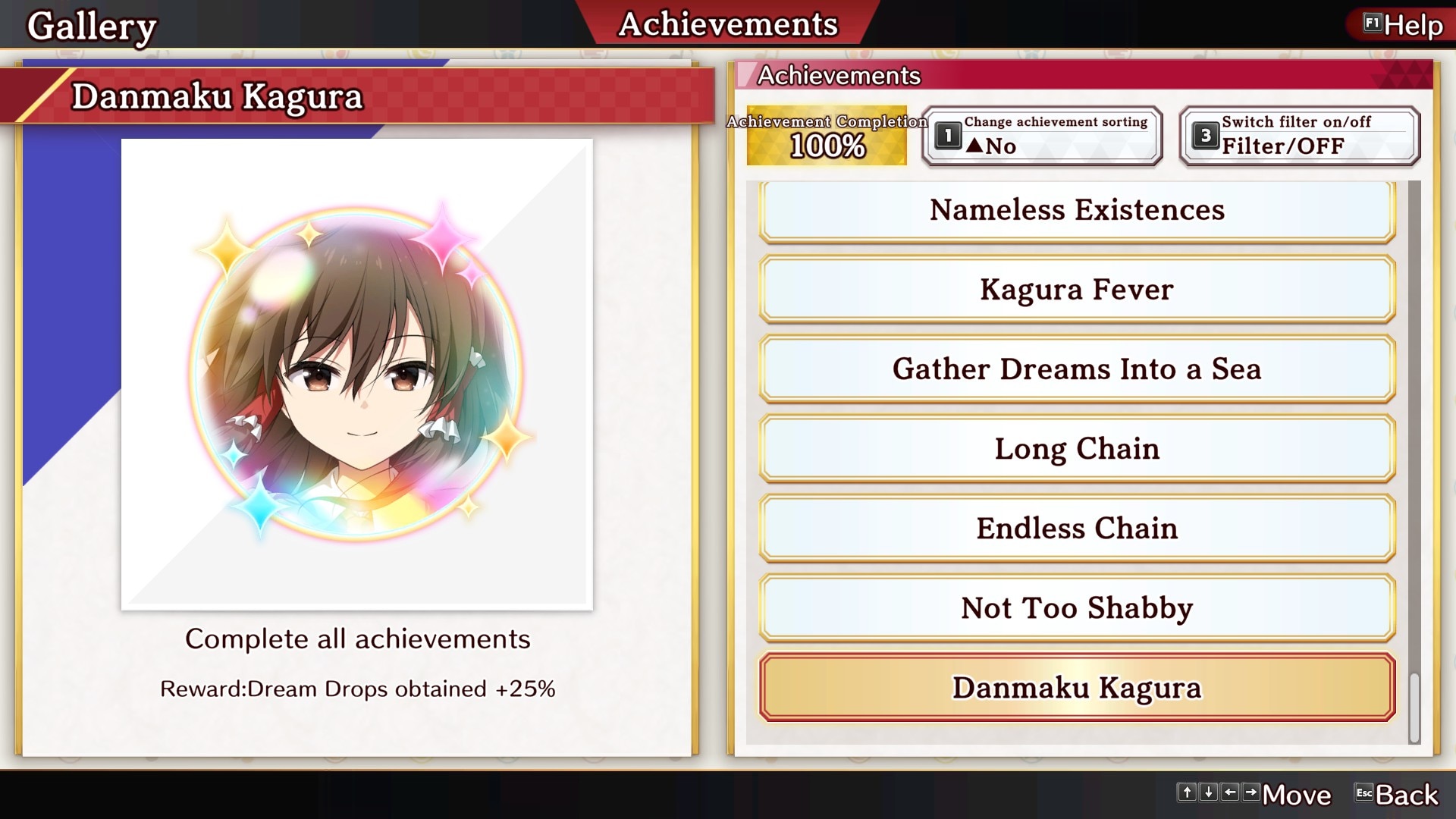The image size is (1456, 819).
Task: Click the Reimu achievement portrait image
Action: tap(356, 372)
